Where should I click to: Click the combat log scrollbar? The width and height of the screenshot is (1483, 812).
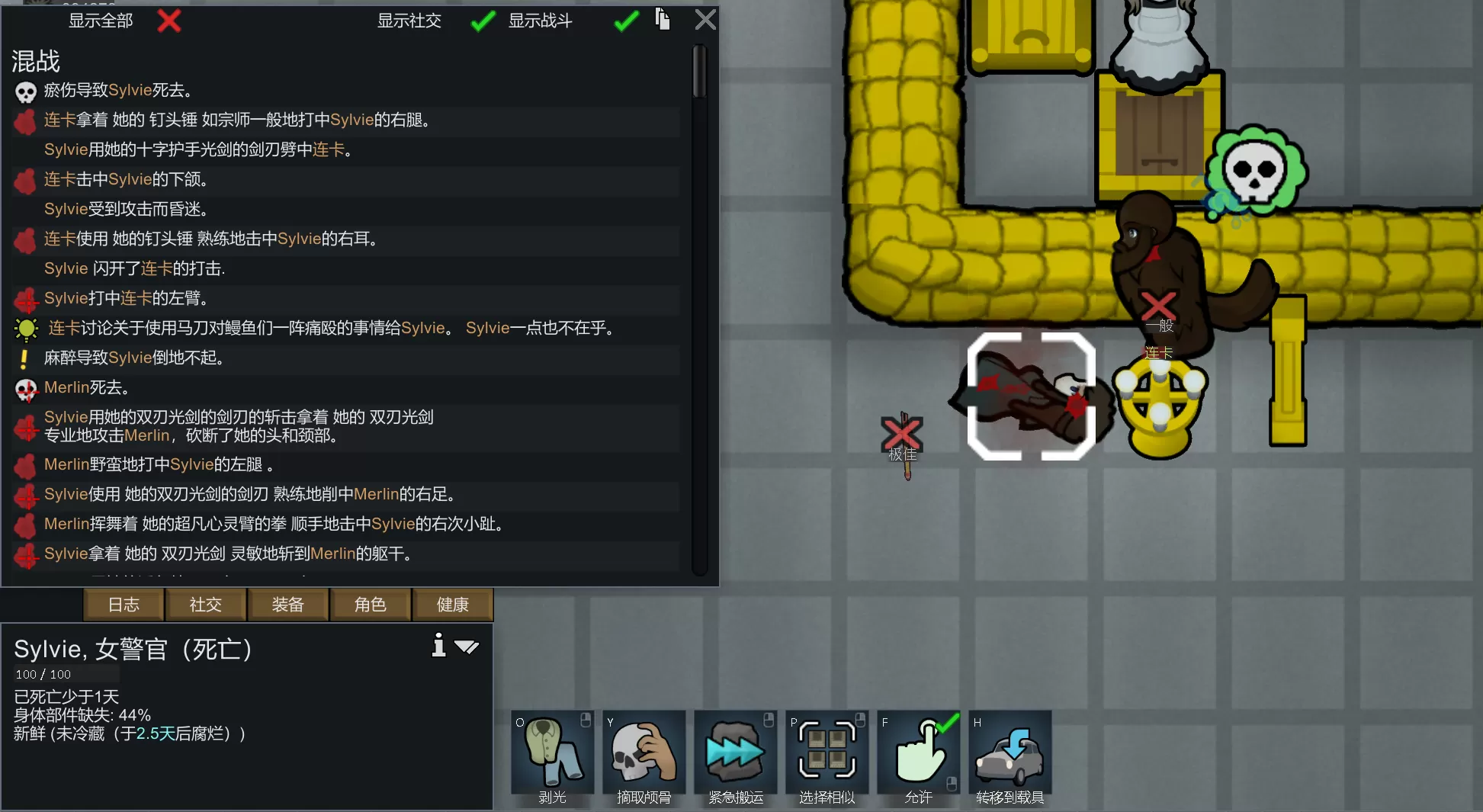click(699, 72)
